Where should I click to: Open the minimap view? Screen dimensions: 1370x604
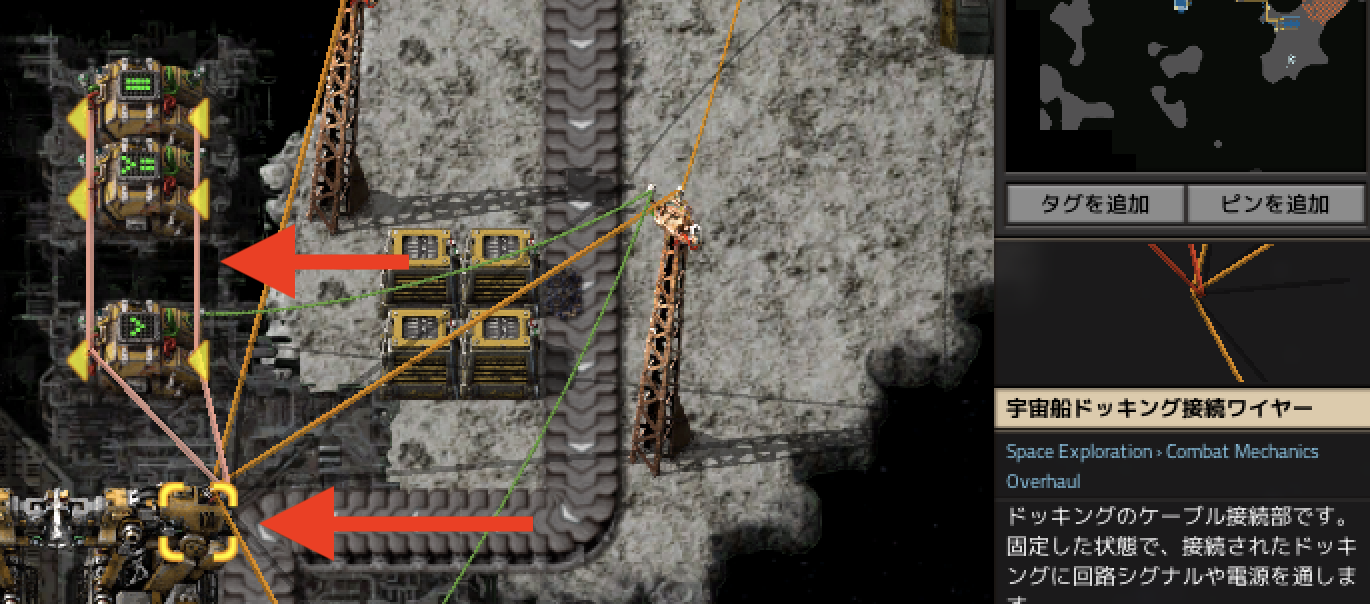(1185, 85)
